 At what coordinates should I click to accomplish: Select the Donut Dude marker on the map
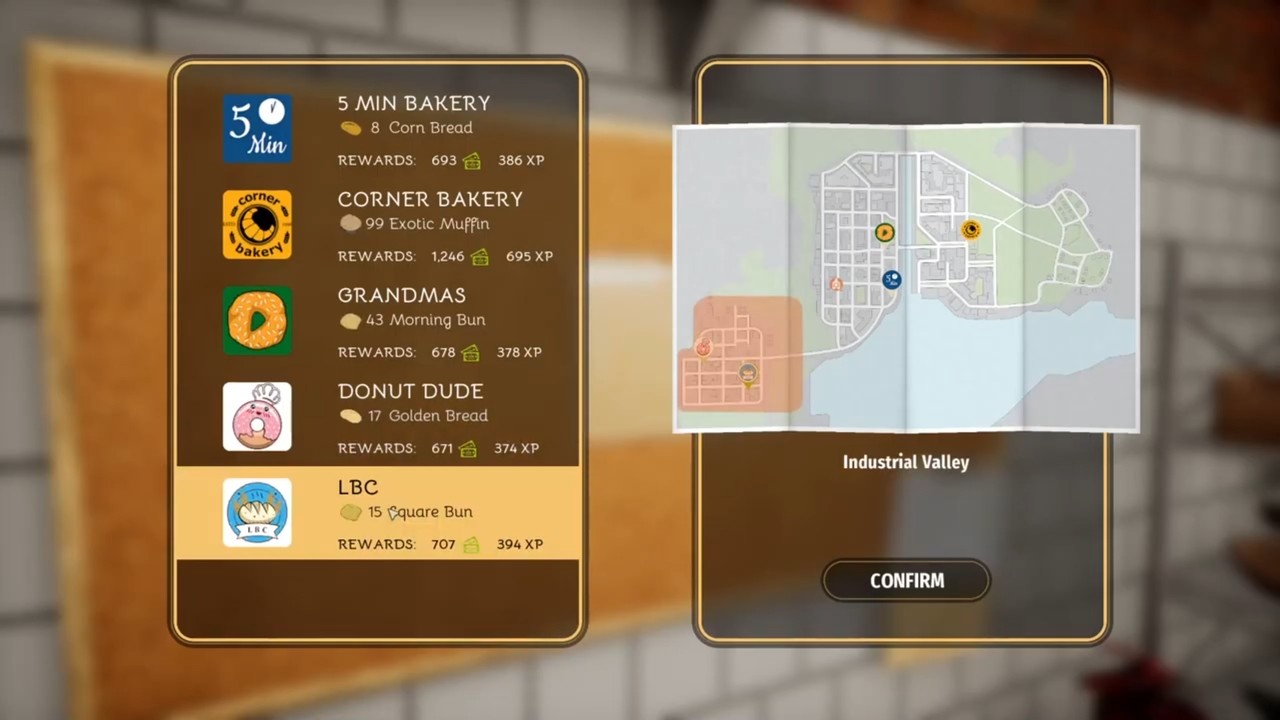836,284
